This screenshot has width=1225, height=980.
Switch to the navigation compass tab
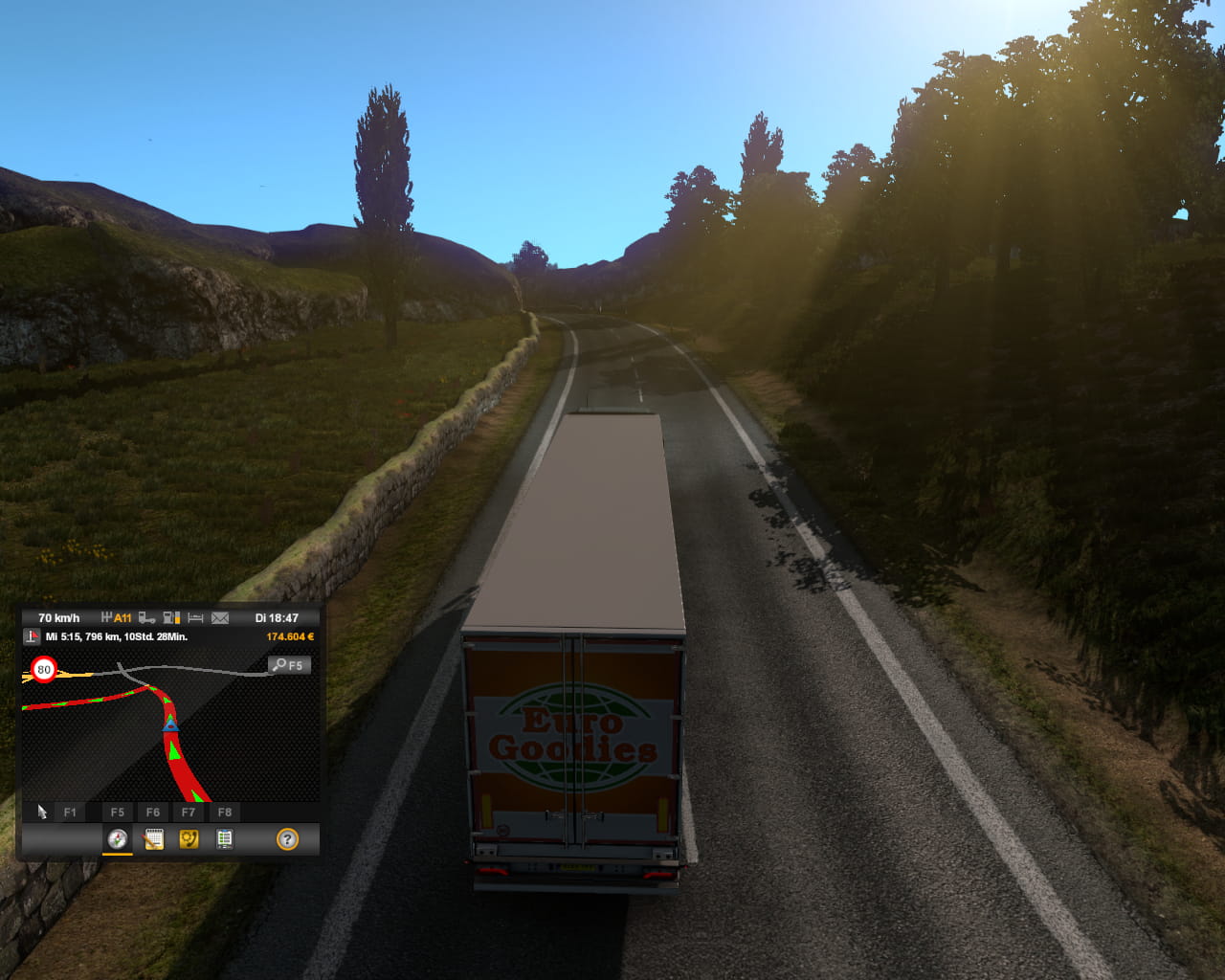point(118,839)
